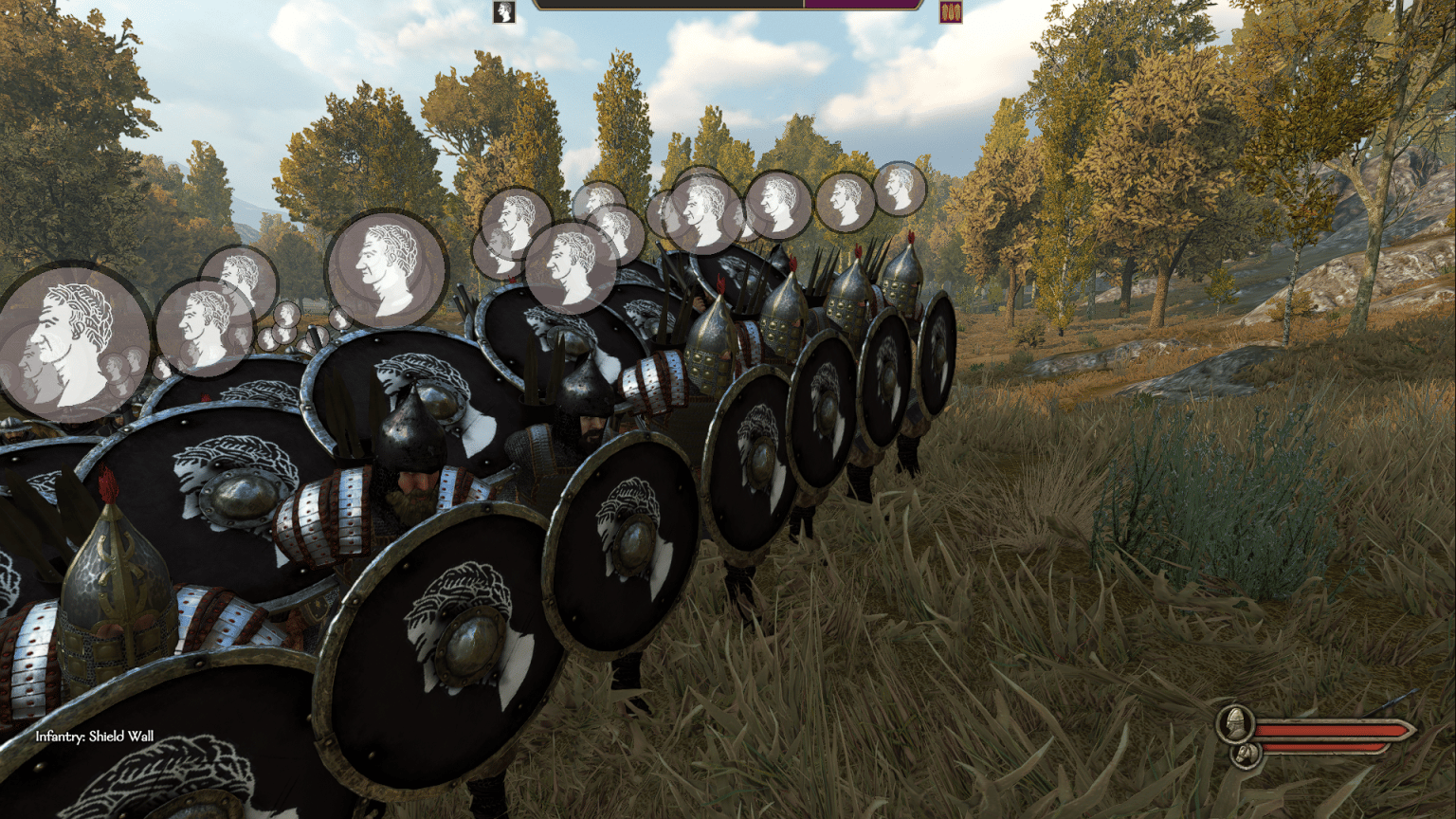
Task: Click the horse stamina bar below the health bar
Action: pos(1322,748)
